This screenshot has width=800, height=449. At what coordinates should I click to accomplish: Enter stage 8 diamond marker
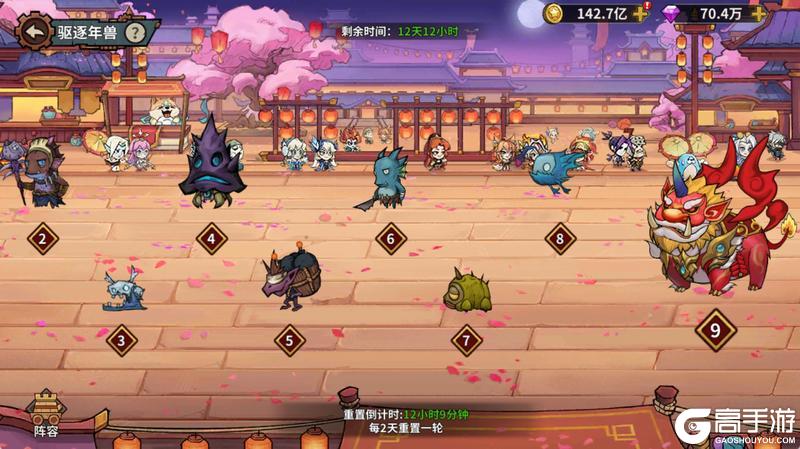[560, 239]
